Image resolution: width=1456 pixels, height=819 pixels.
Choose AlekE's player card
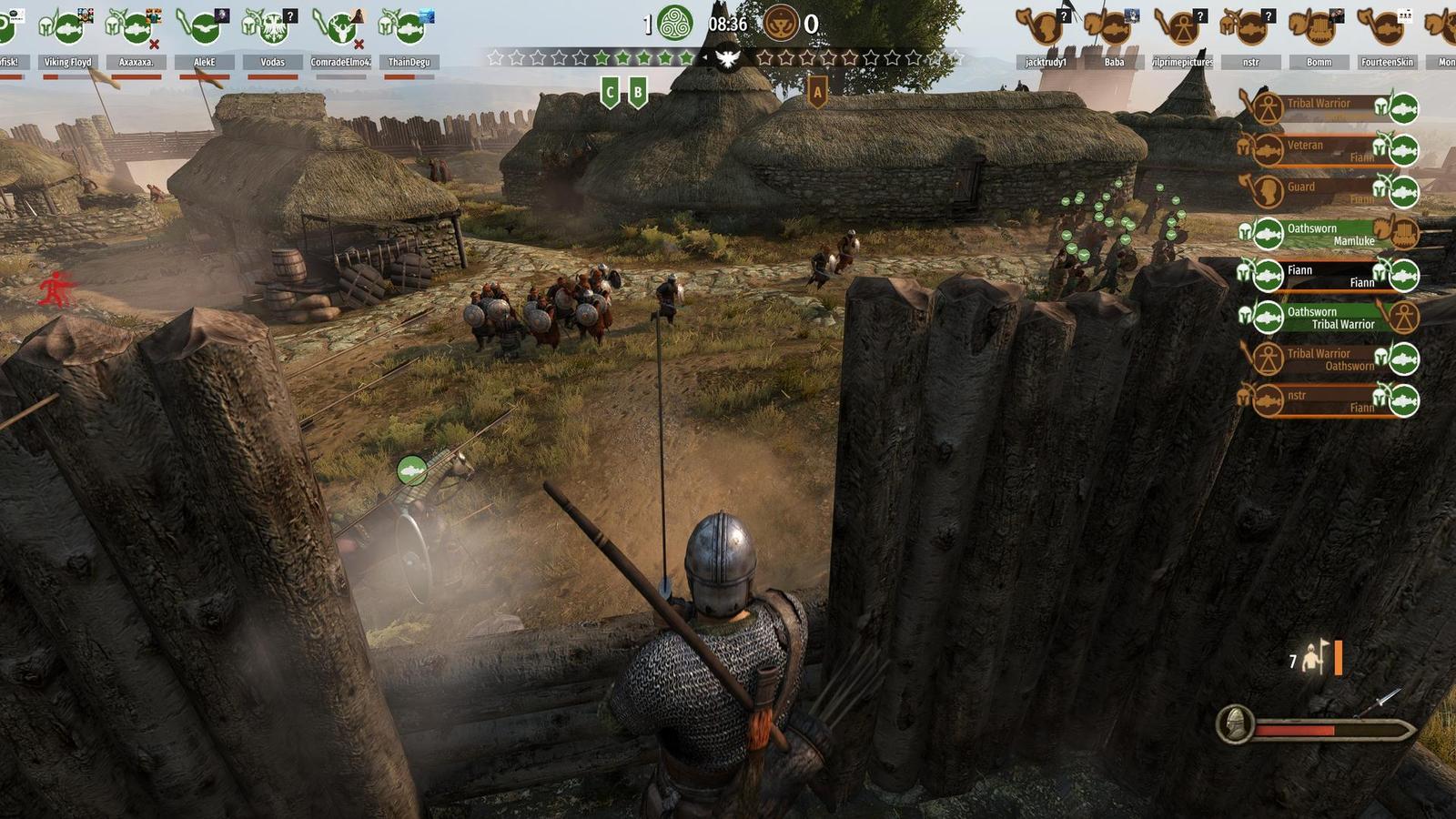pyautogui.click(x=205, y=38)
